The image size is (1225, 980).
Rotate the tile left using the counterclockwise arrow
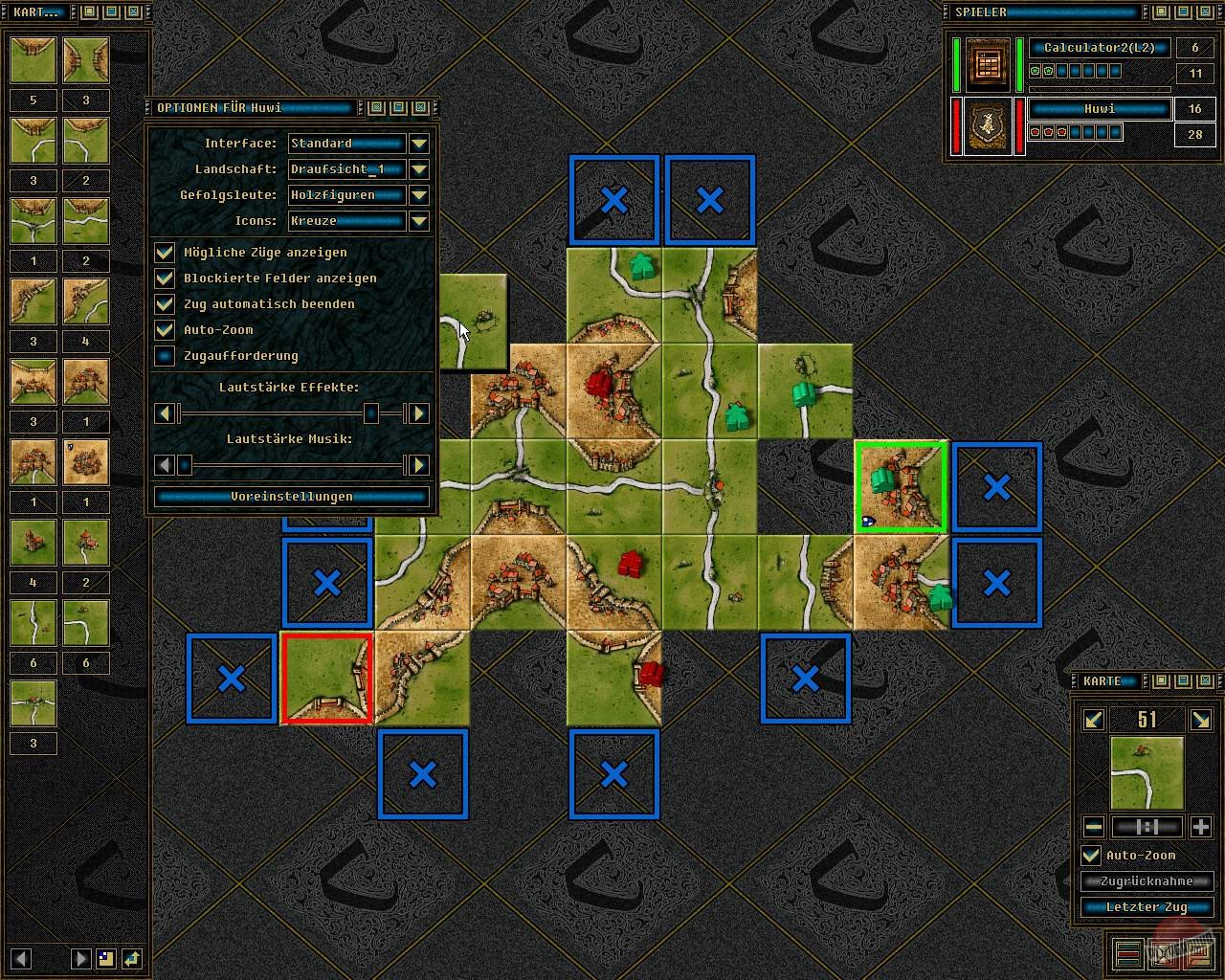[1093, 718]
